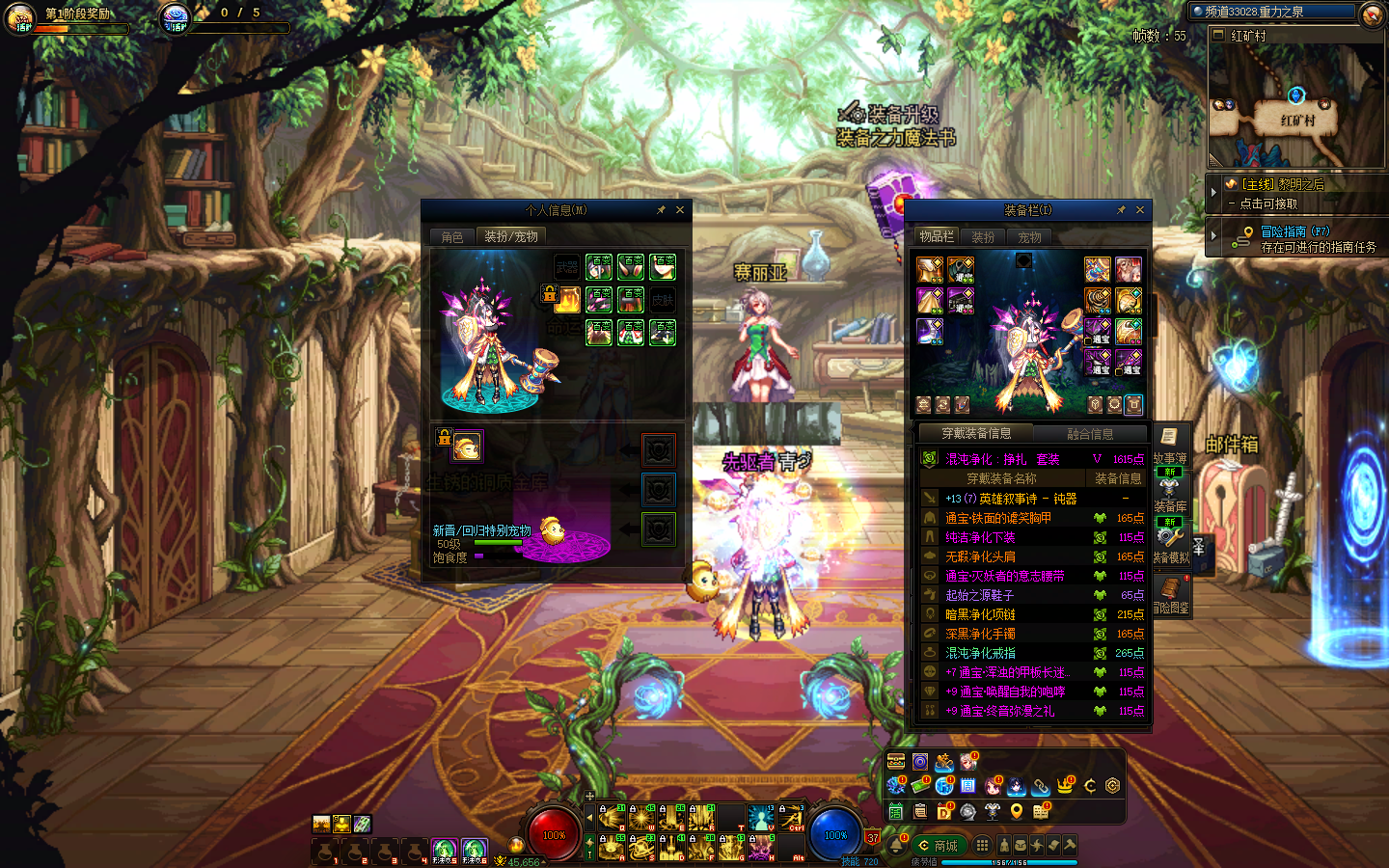Open the 装备库 equipment library
The width and height of the screenshot is (1389, 868).
point(1169,494)
